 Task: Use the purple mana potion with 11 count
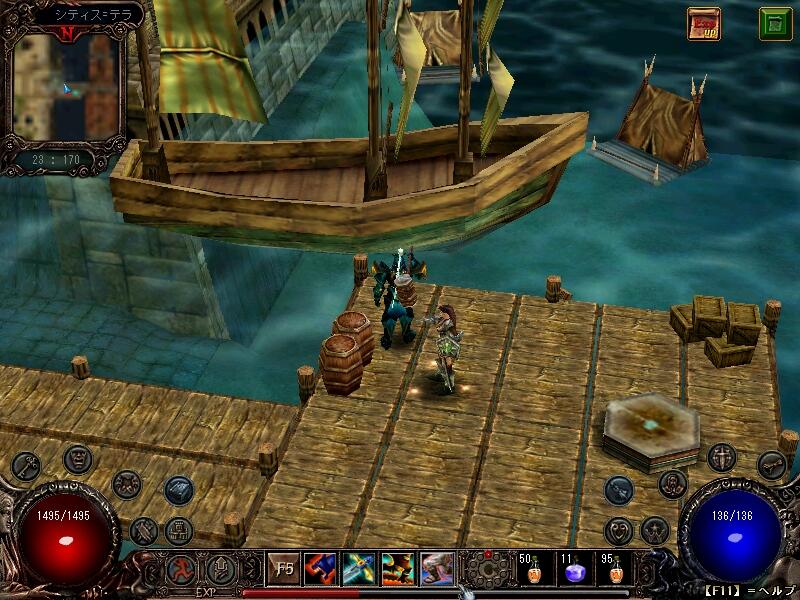573,570
